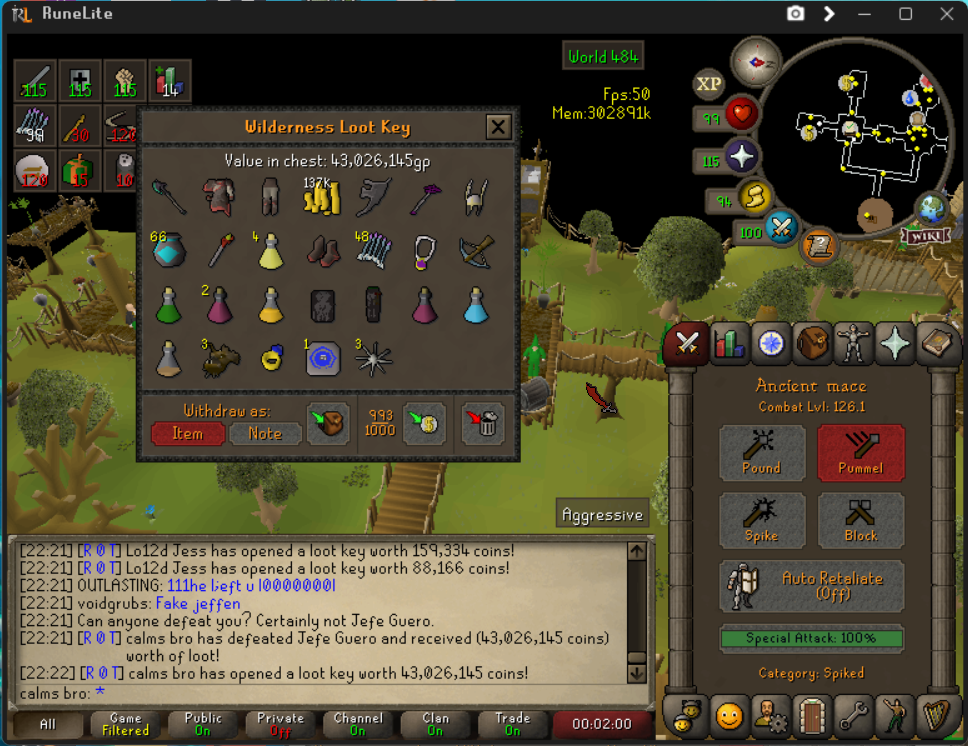Image resolution: width=968 pixels, height=746 pixels.
Task: Select Item withdraw mode
Action: point(187,434)
